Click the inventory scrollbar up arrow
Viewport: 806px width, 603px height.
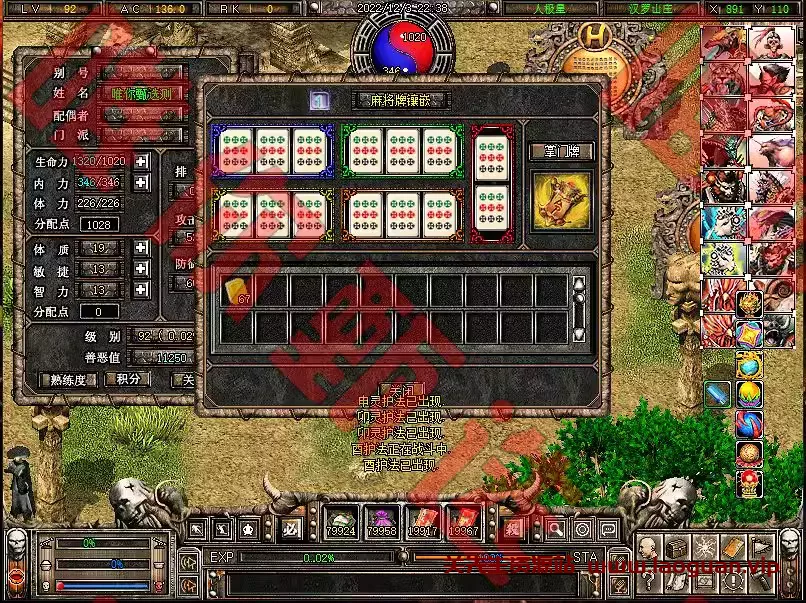577,283
